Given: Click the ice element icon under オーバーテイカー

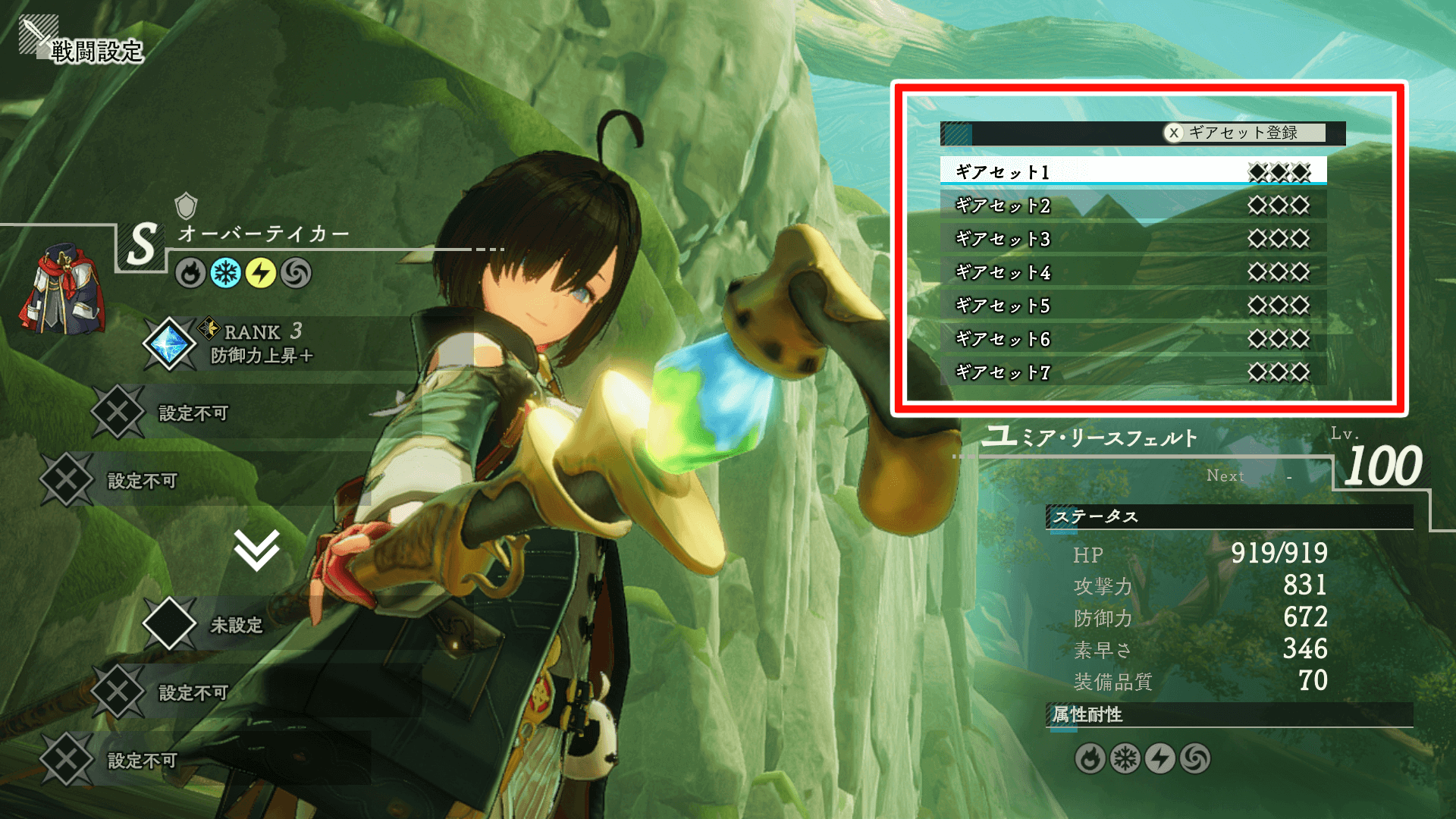Looking at the screenshot, I should point(225,273).
